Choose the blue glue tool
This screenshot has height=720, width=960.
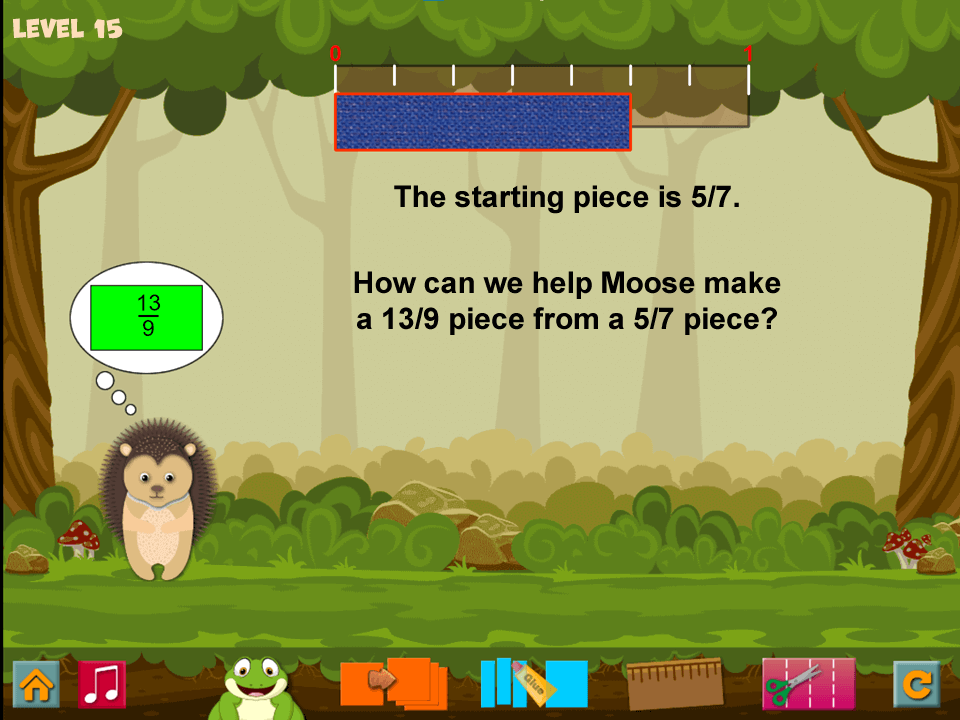[x=533, y=683]
